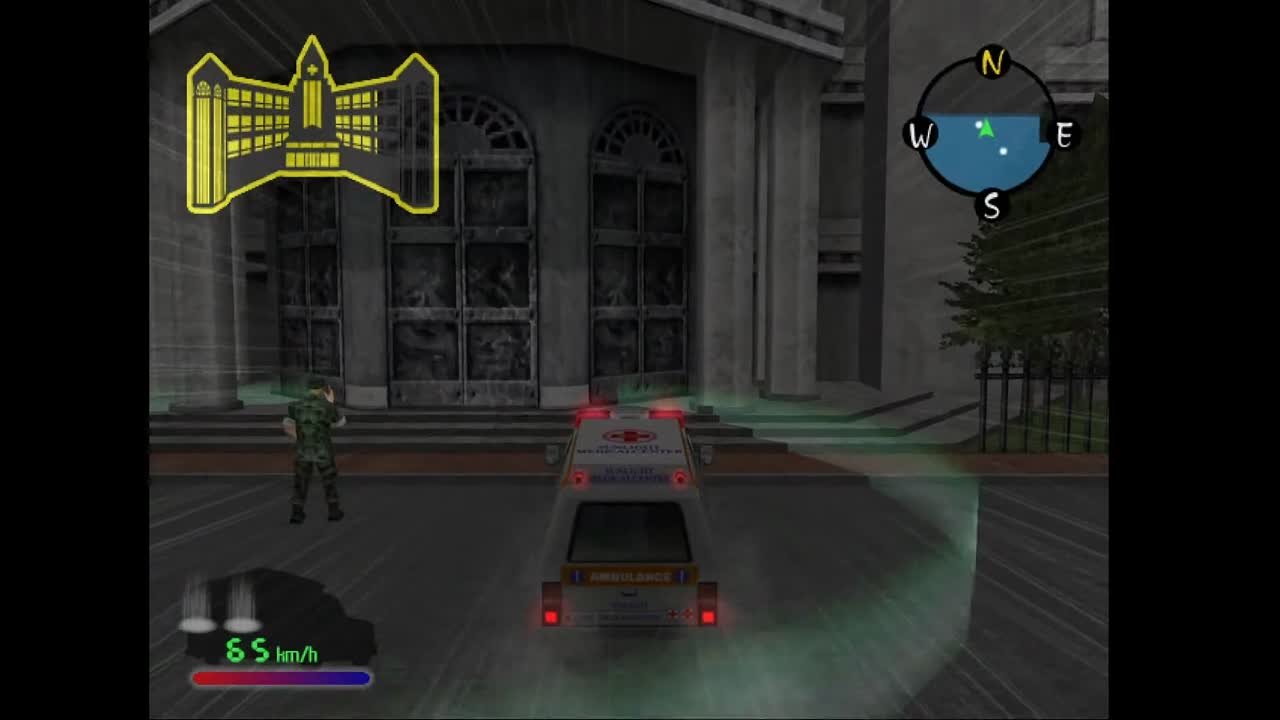Click the lower white waypoint dot on minimap
Image resolution: width=1280 pixels, height=720 pixels.
(x=1002, y=152)
